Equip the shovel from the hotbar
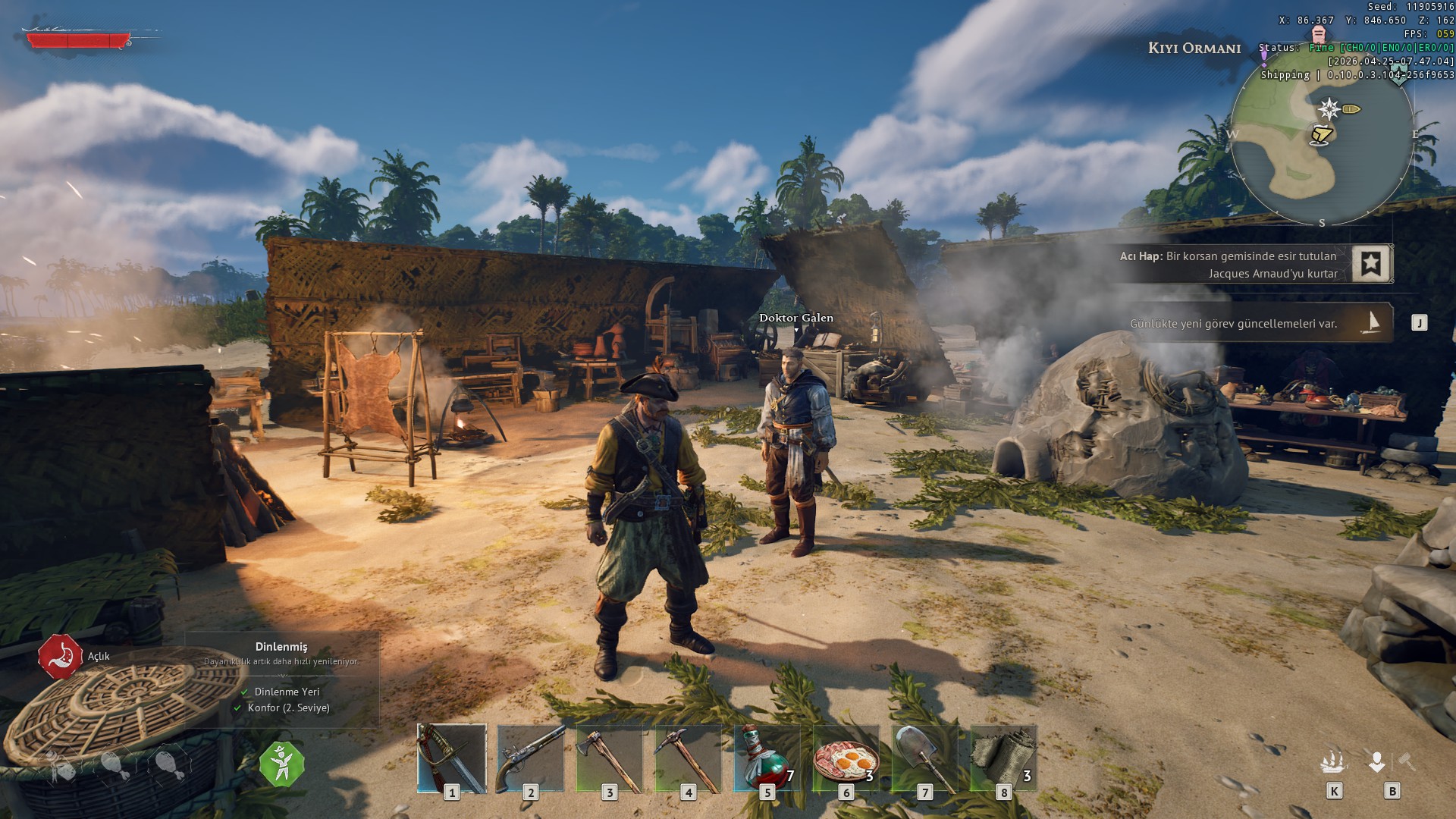1456x819 pixels. (924, 758)
